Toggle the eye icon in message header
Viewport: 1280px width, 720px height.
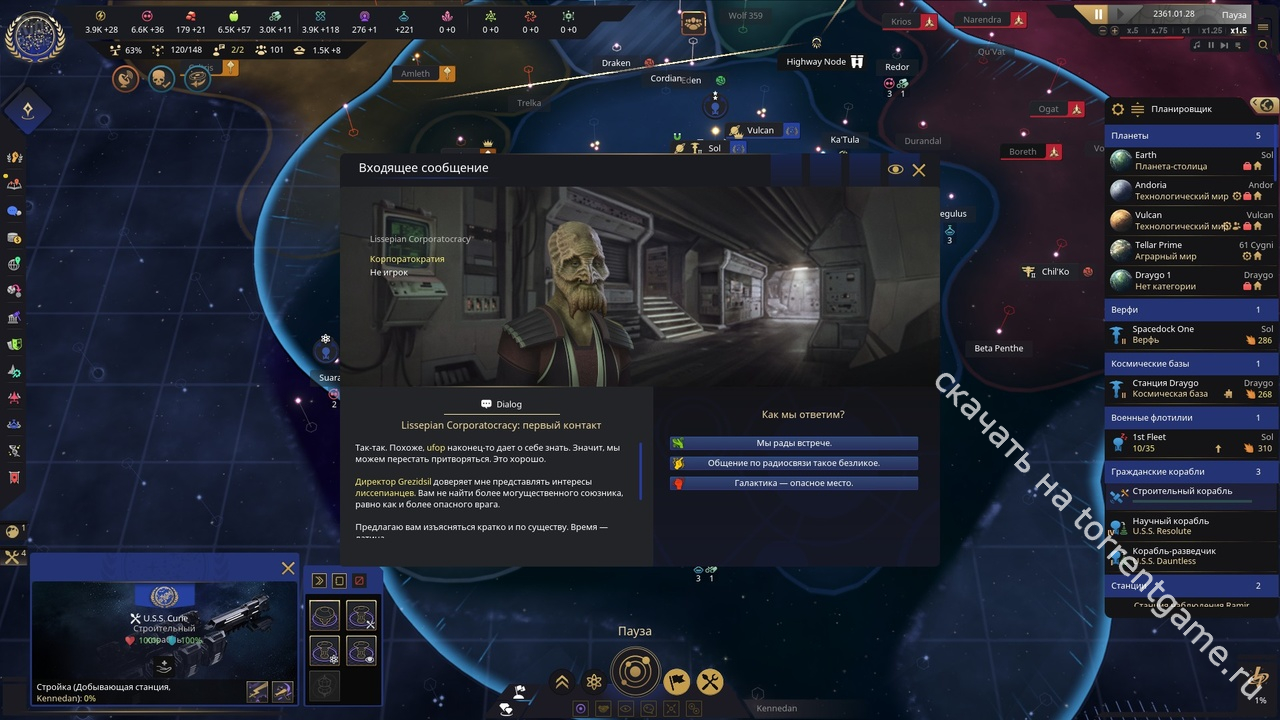(x=895, y=170)
